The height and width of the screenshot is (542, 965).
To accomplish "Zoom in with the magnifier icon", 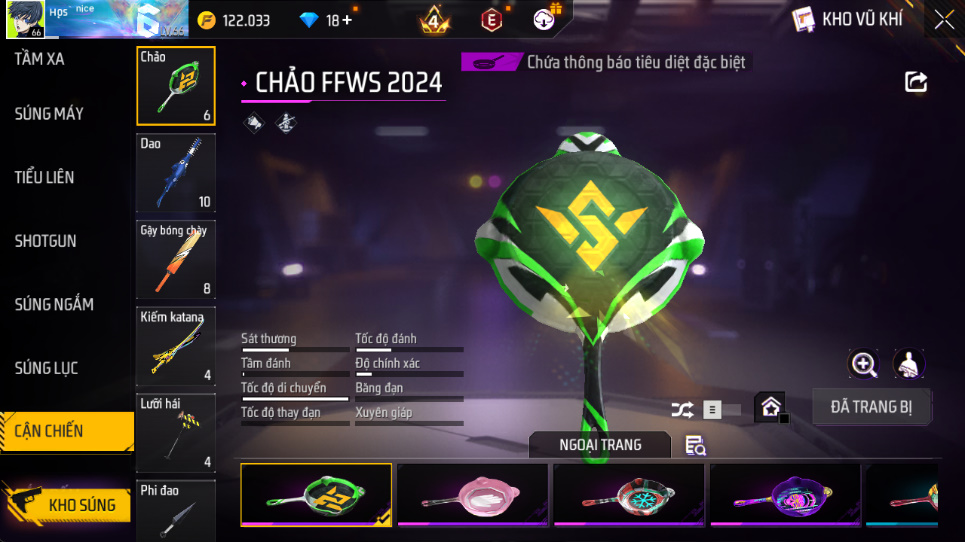I will pos(864,364).
